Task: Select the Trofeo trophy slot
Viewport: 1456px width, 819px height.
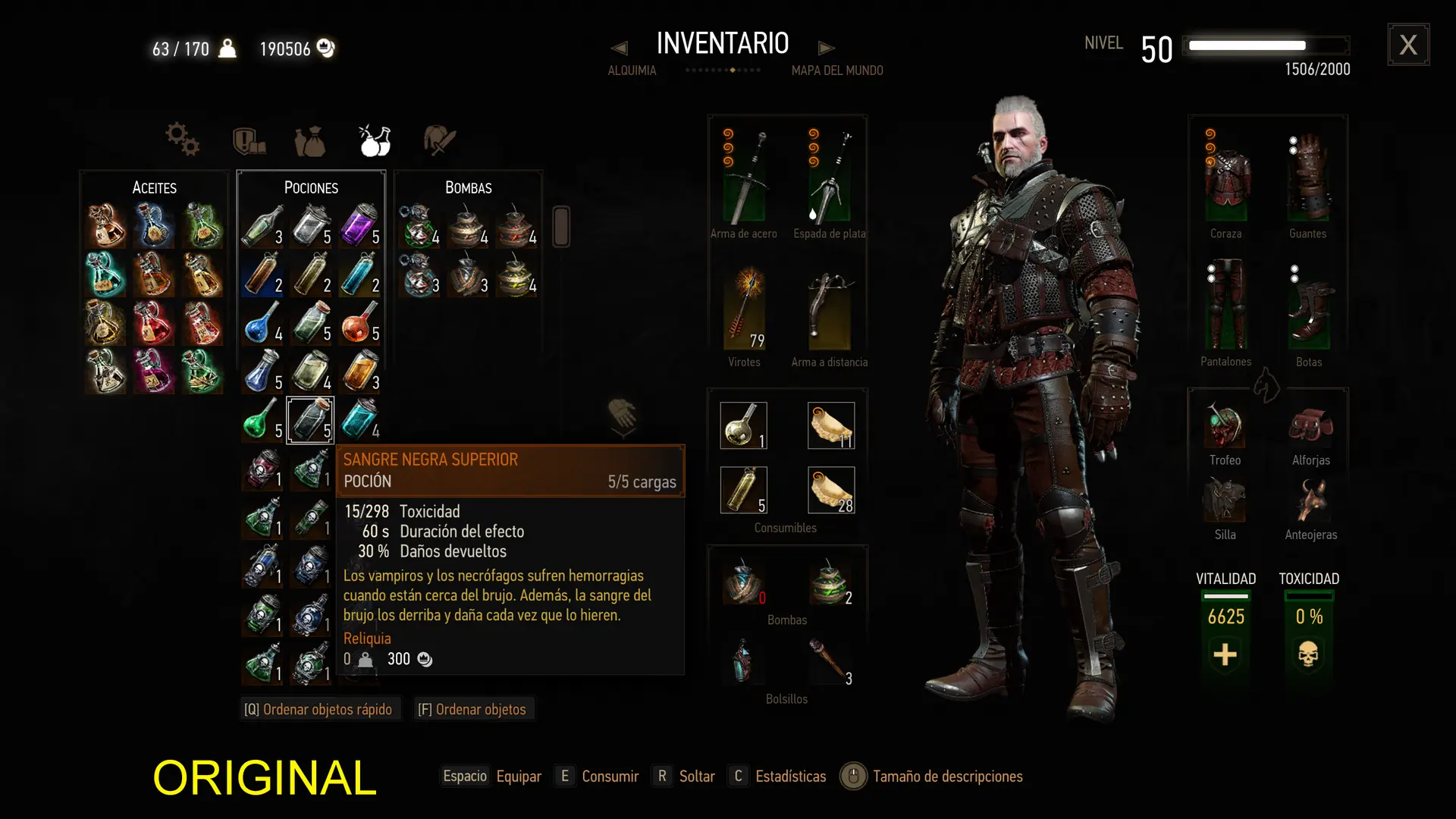Action: (1225, 425)
